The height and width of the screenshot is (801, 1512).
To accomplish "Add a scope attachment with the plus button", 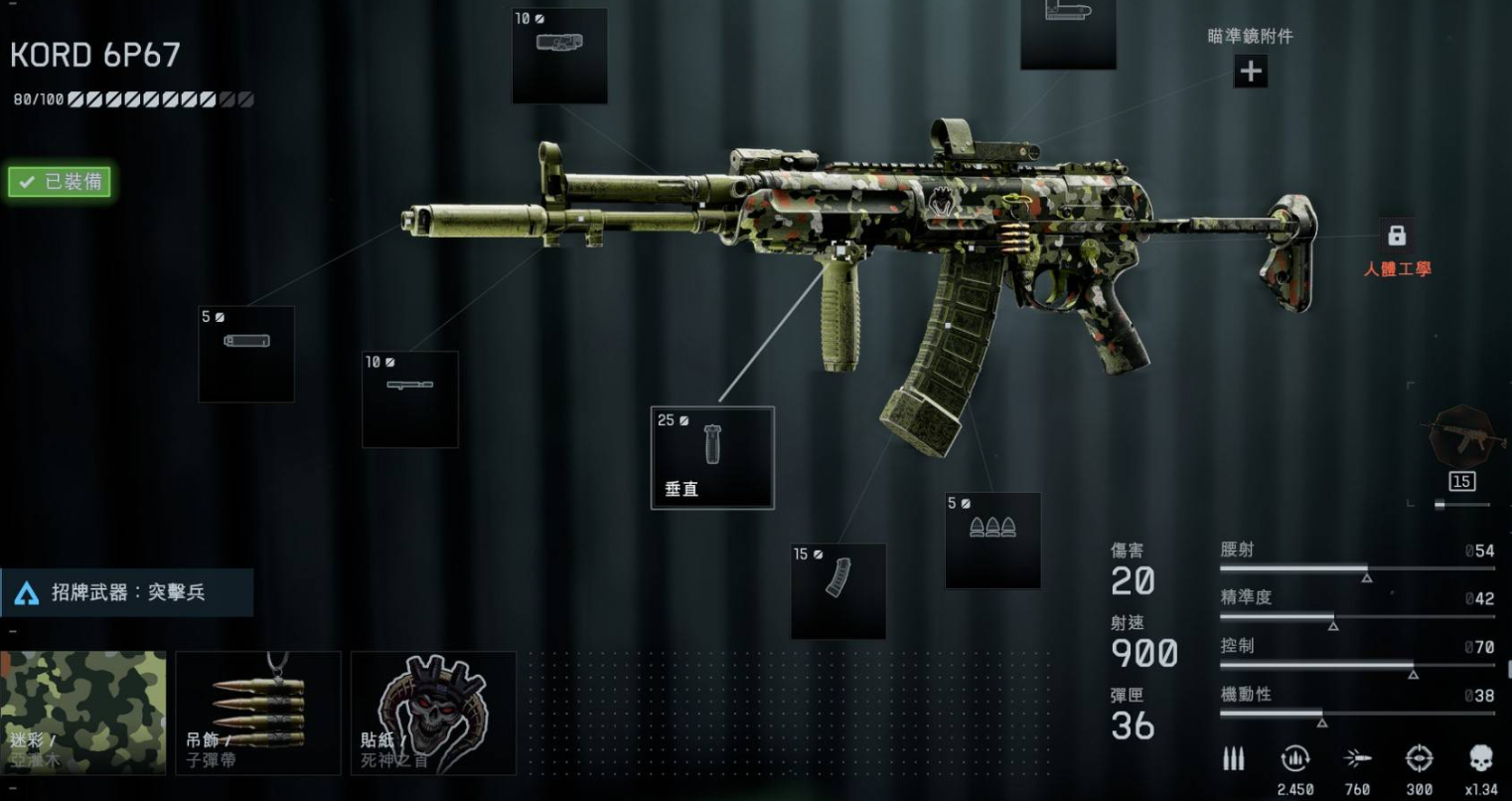I will click(1250, 72).
